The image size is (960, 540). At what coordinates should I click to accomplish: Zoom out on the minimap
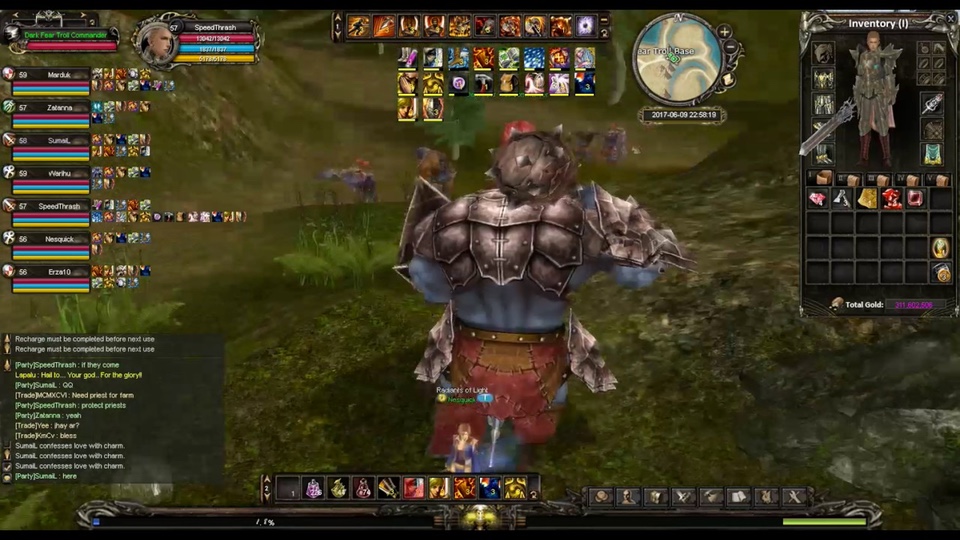(x=732, y=47)
